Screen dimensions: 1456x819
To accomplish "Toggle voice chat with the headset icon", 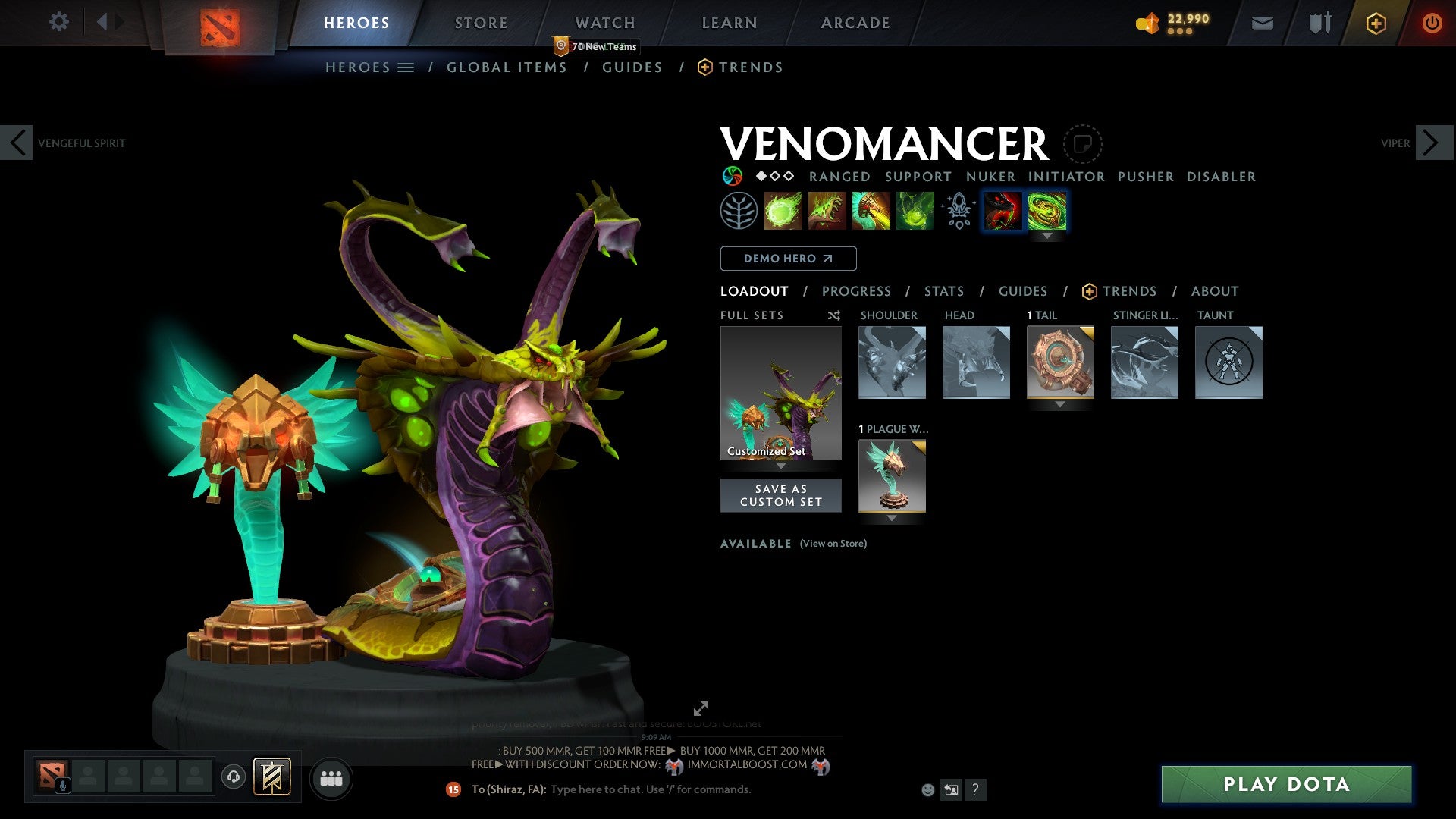I will click(235, 777).
